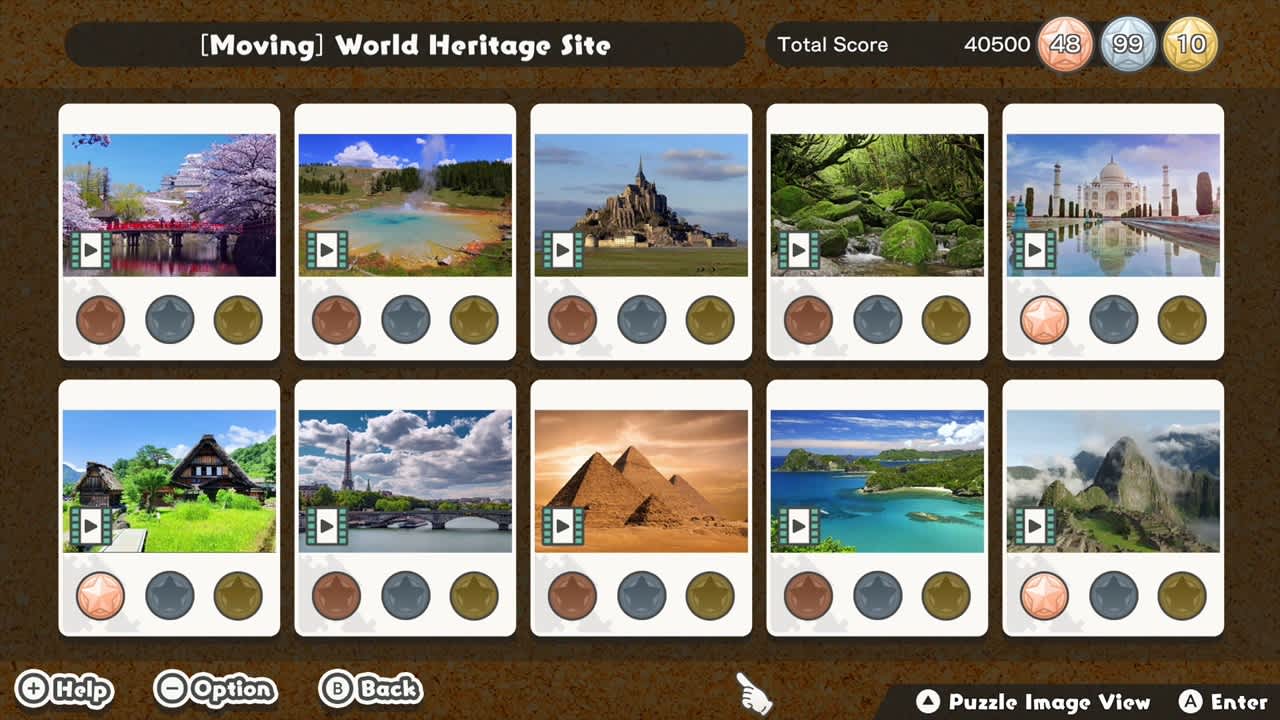Click the earned bronze star under the Taj Mahal
This screenshot has width=1280, height=720.
[x=1045, y=321]
